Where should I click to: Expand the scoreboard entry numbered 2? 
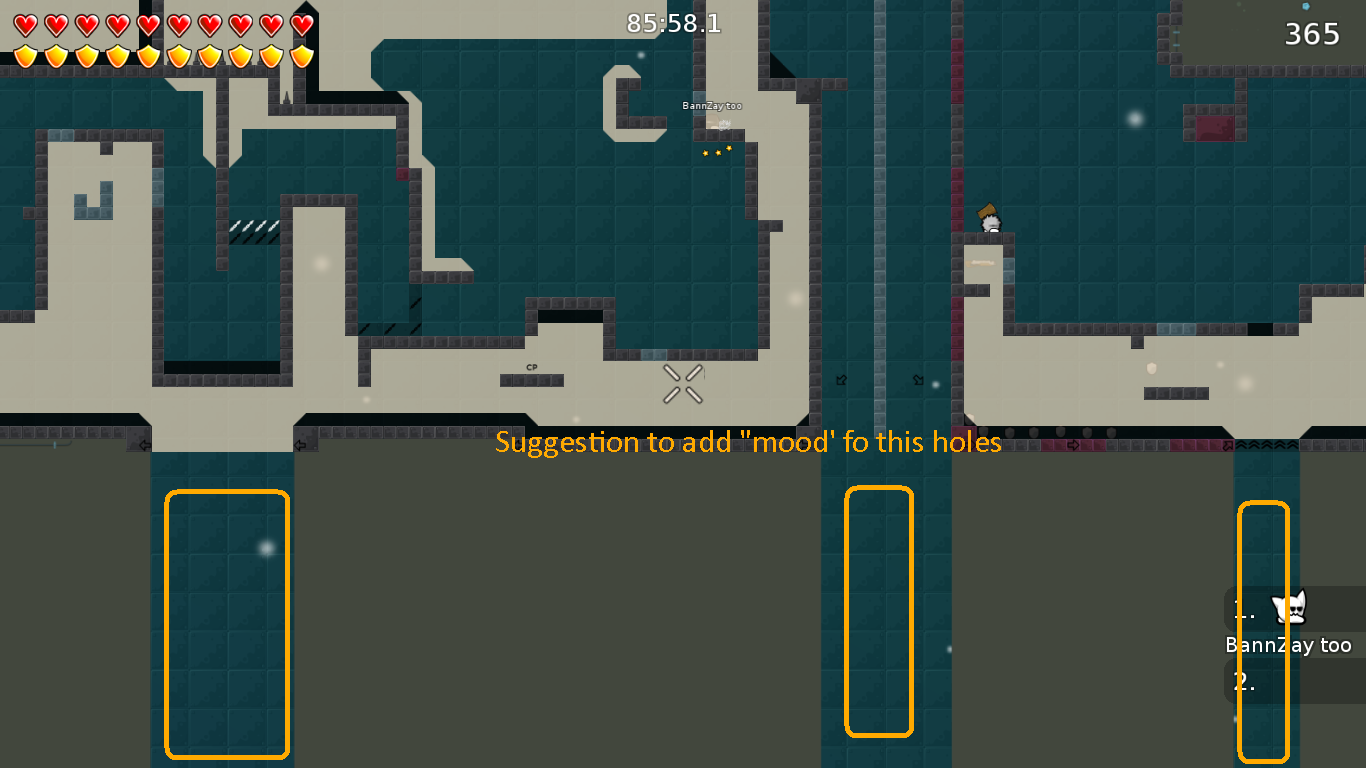1243,682
